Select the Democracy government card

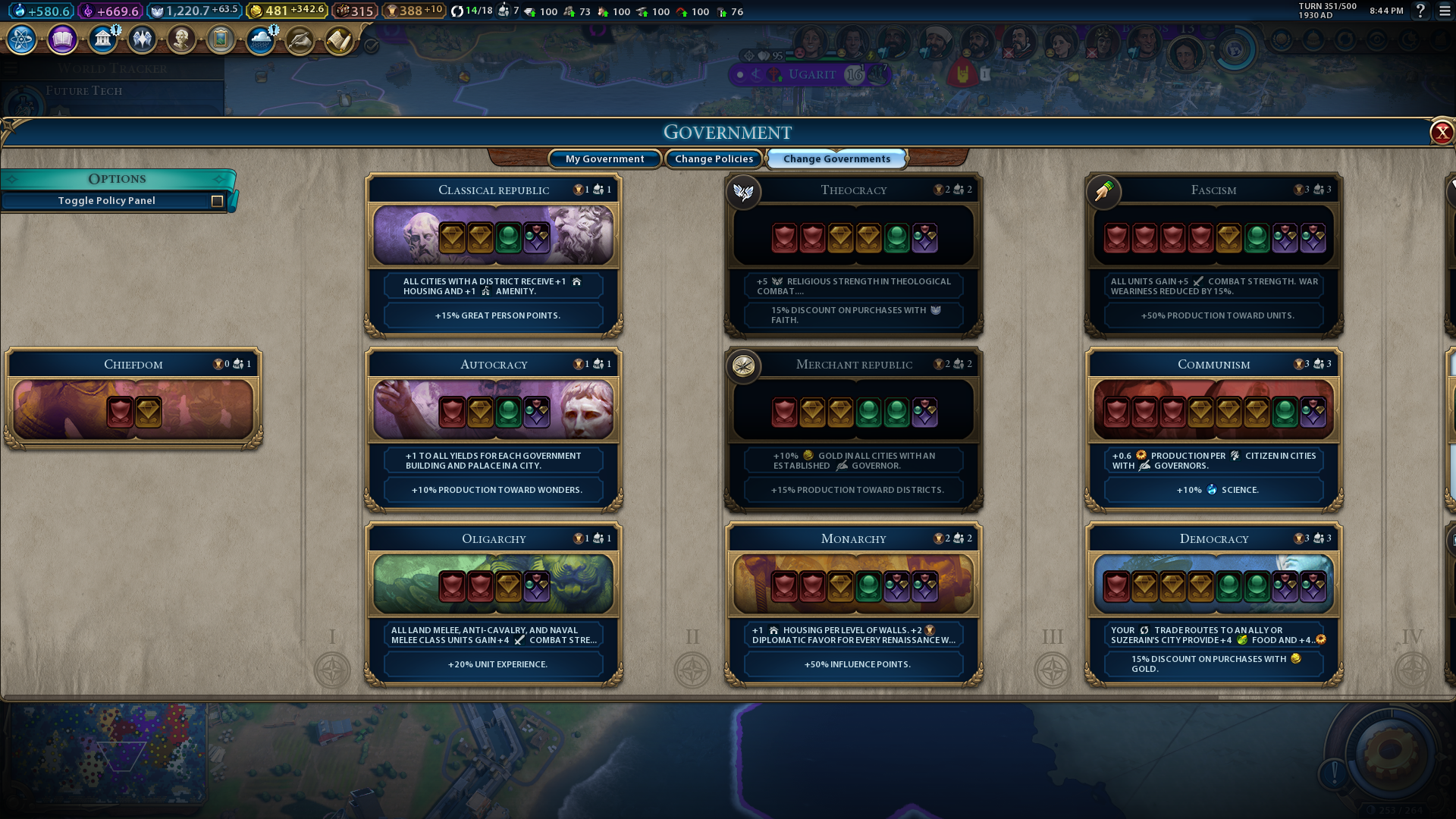coord(1213,604)
